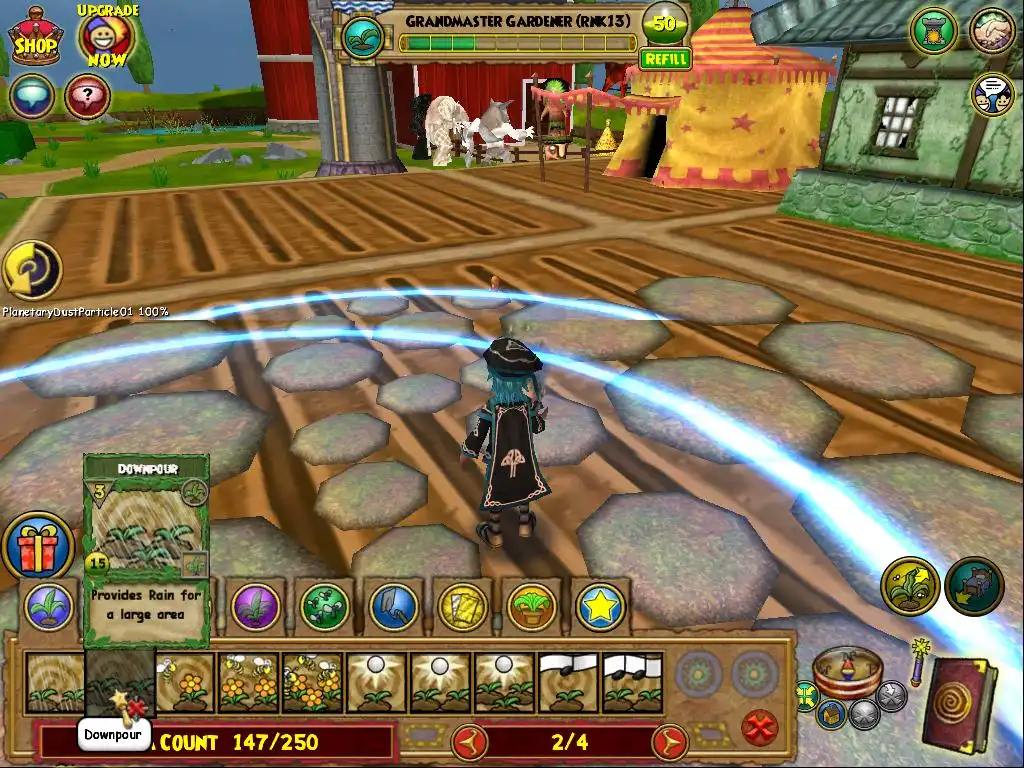Close the gardening bar with red X
This screenshot has height=768, width=1024.
tap(761, 726)
